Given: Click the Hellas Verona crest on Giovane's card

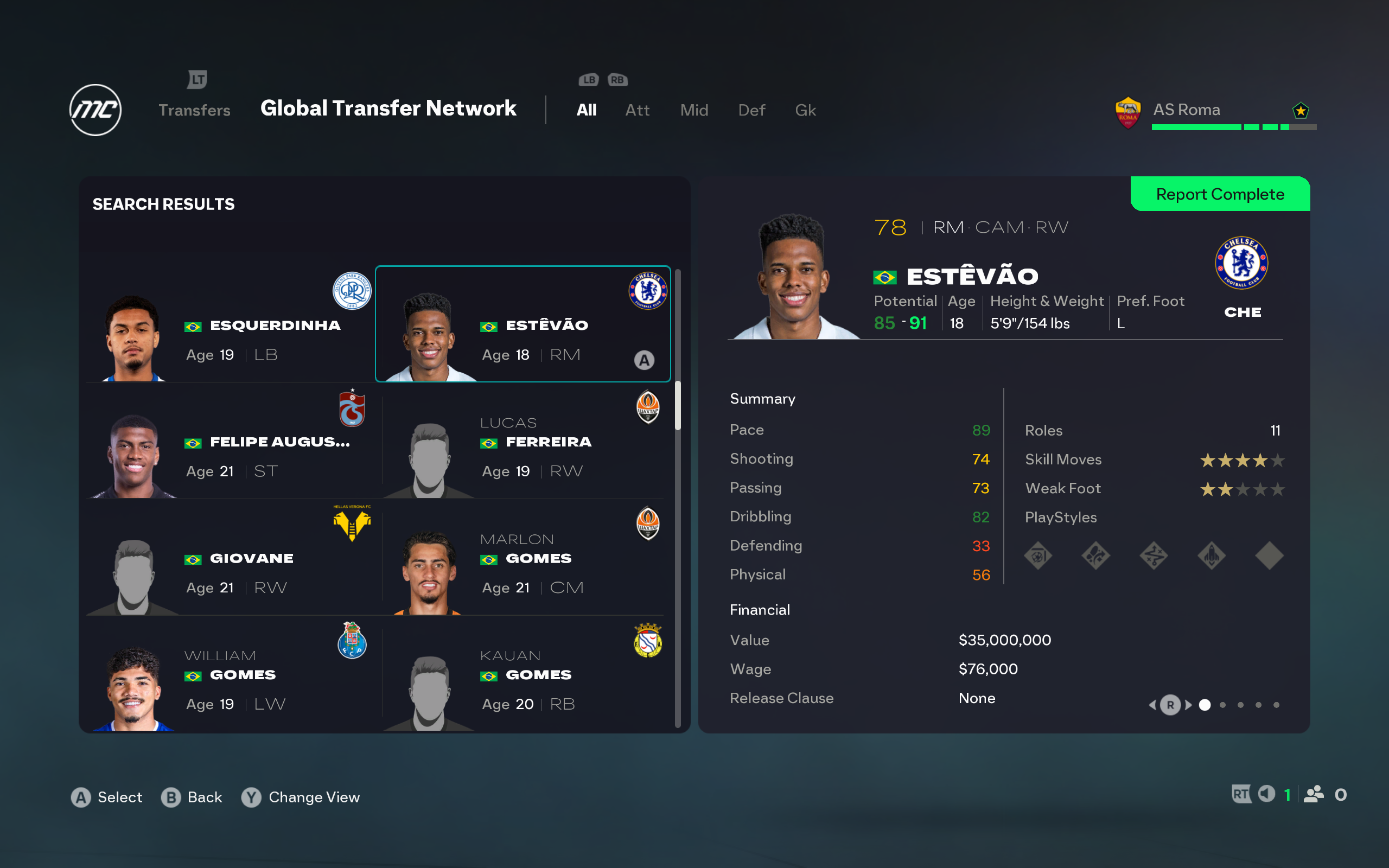Looking at the screenshot, I should click(352, 523).
